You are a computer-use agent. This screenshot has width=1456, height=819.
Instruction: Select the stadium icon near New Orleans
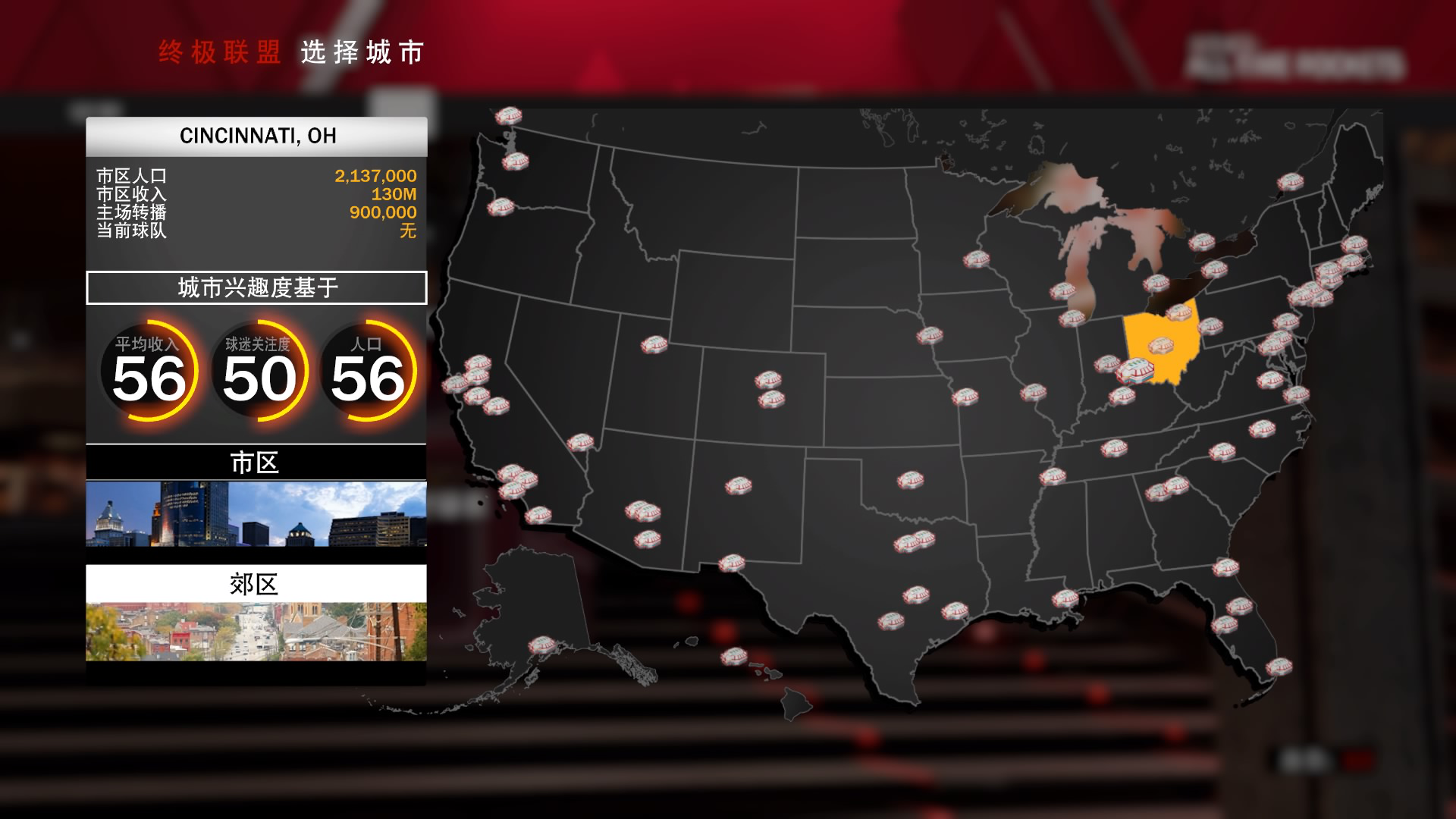click(1065, 599)
